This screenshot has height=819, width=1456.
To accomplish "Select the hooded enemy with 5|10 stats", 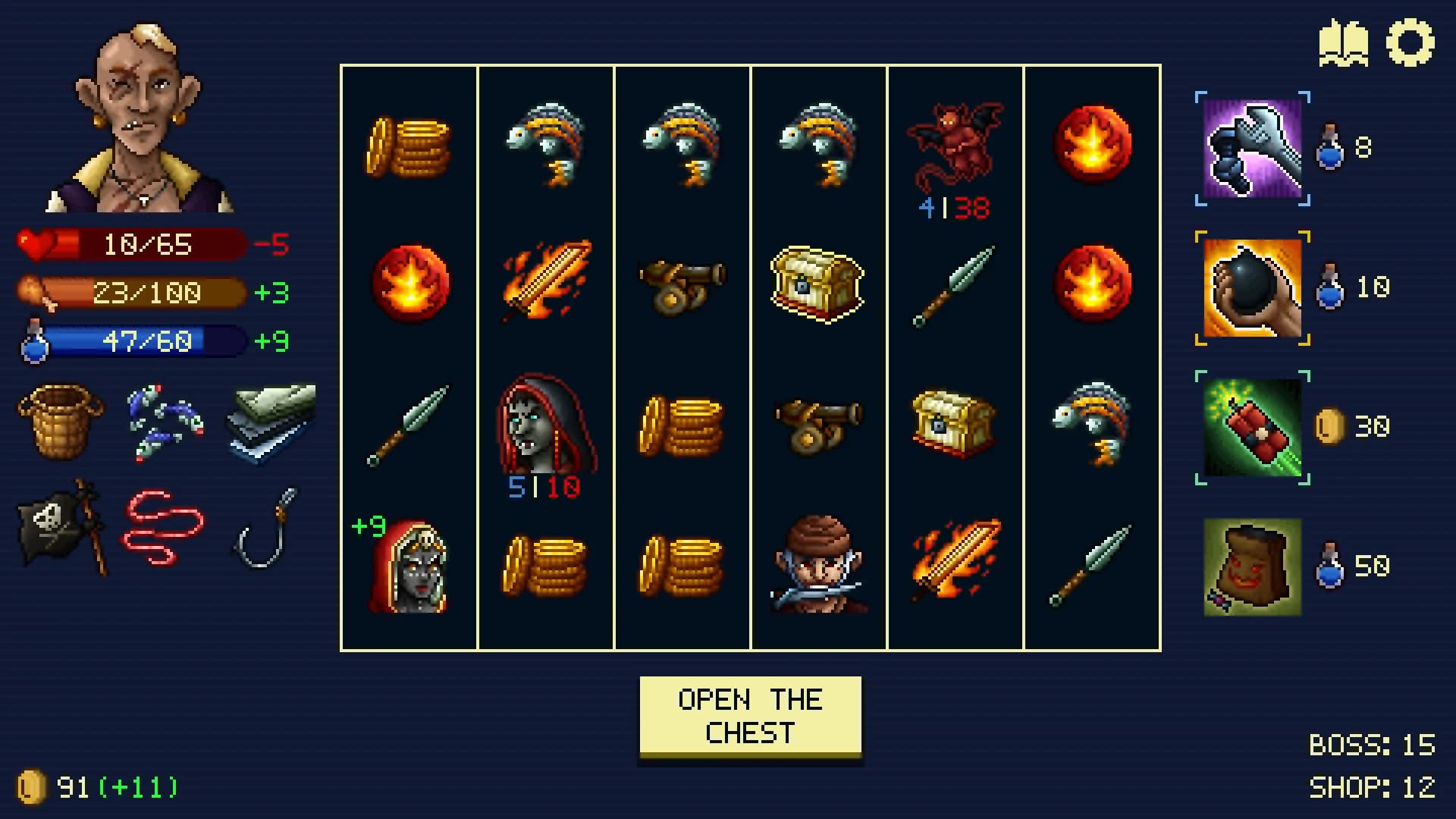I will (547, 425).
